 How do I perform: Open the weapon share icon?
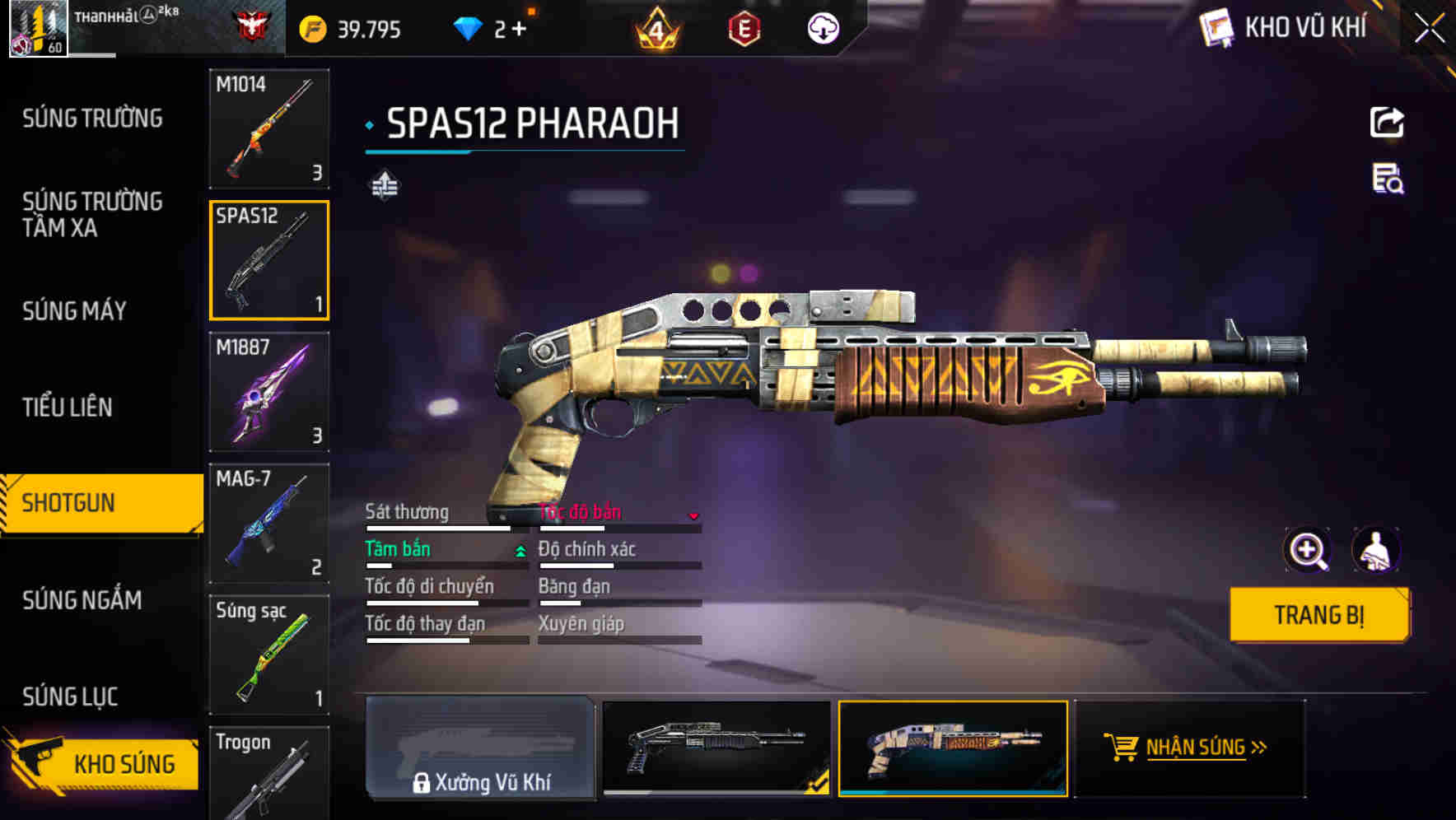click(x=1387, y=122)
